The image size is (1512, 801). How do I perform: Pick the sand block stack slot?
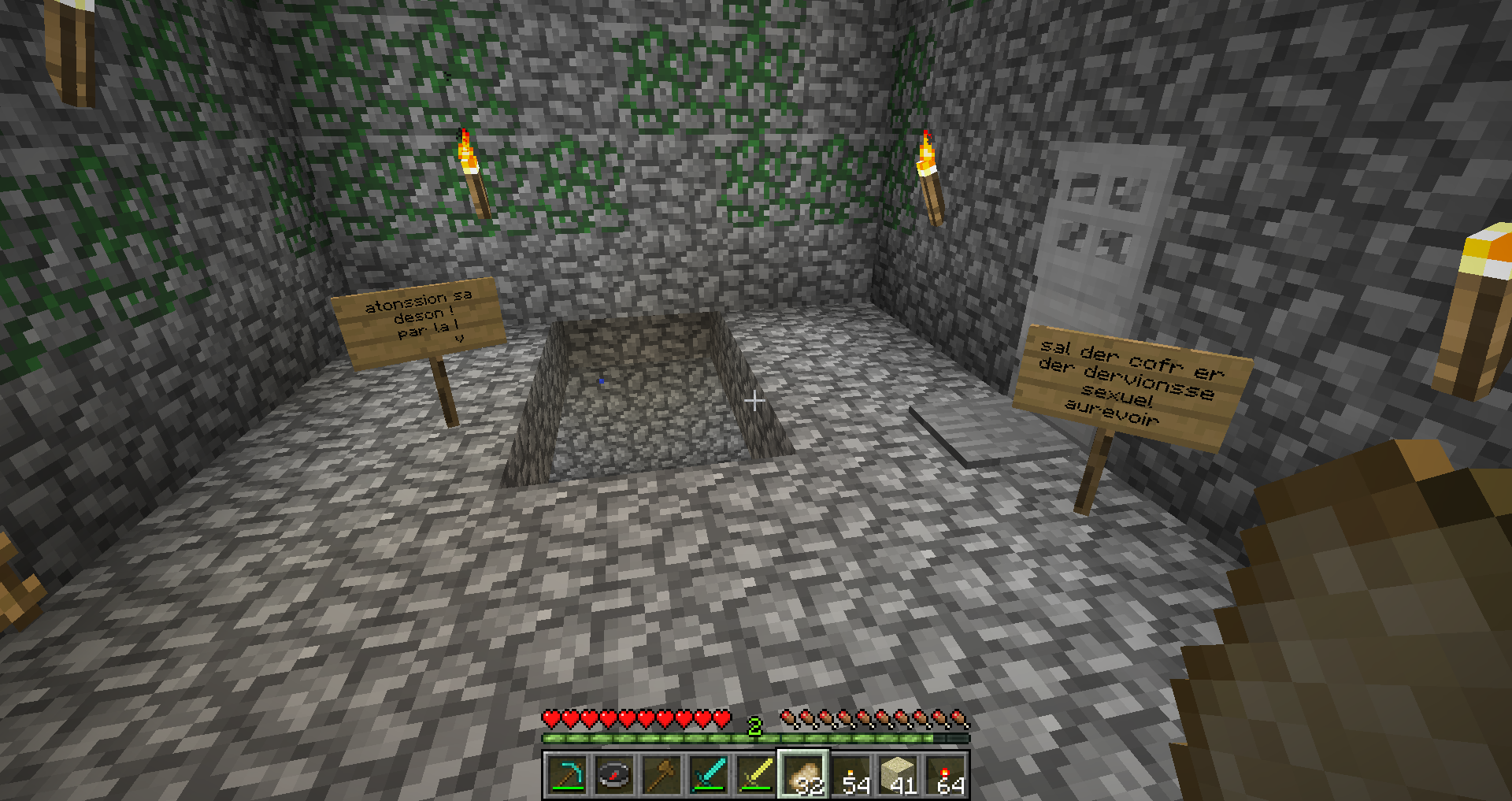(x=899, y=775)
